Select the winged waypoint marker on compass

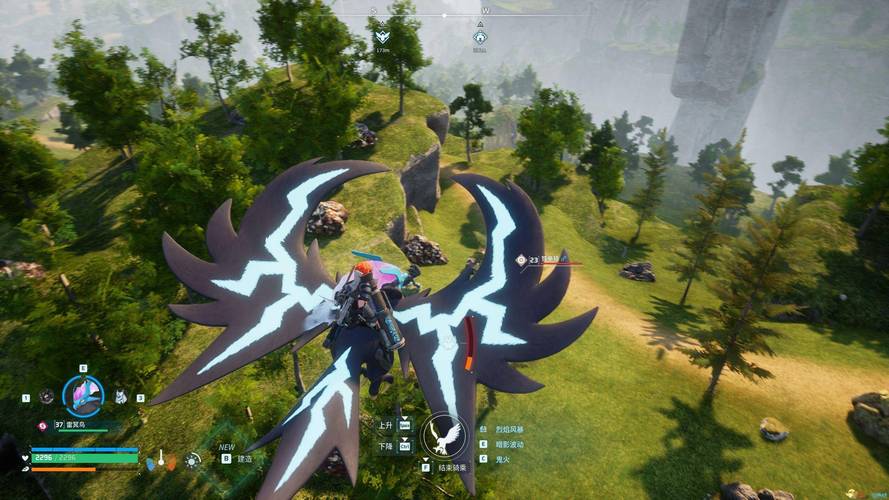(x=381, y=37)
